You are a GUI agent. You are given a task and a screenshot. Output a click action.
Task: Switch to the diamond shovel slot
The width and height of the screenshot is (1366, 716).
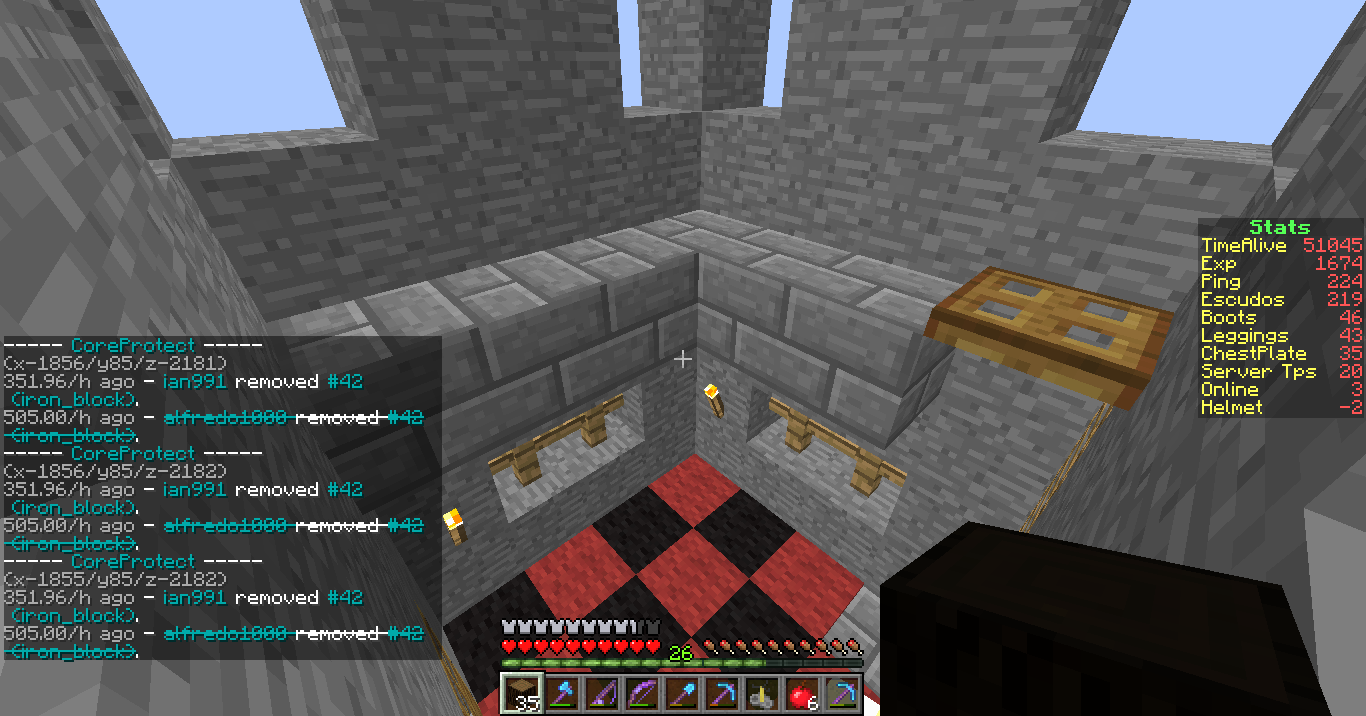pos(680,693)
